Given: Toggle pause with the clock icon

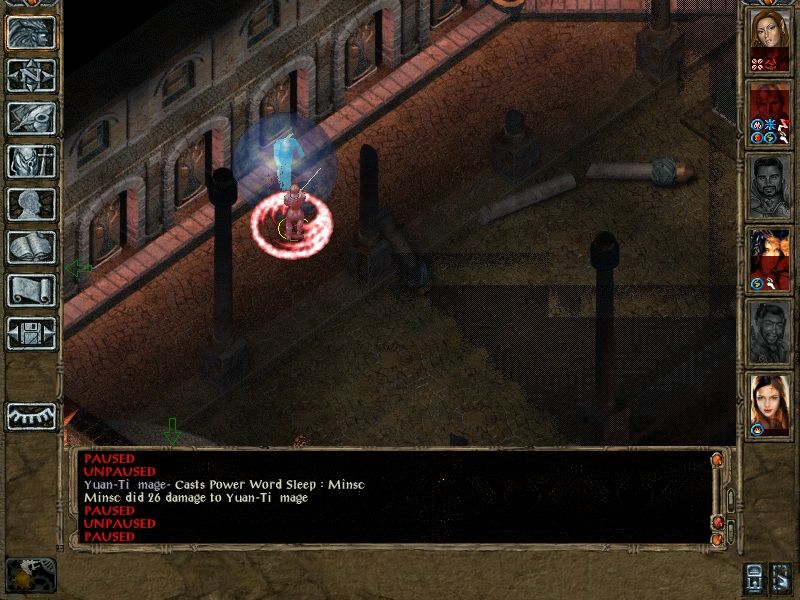Looking at the screenshot, I should [x=29, y=573].
